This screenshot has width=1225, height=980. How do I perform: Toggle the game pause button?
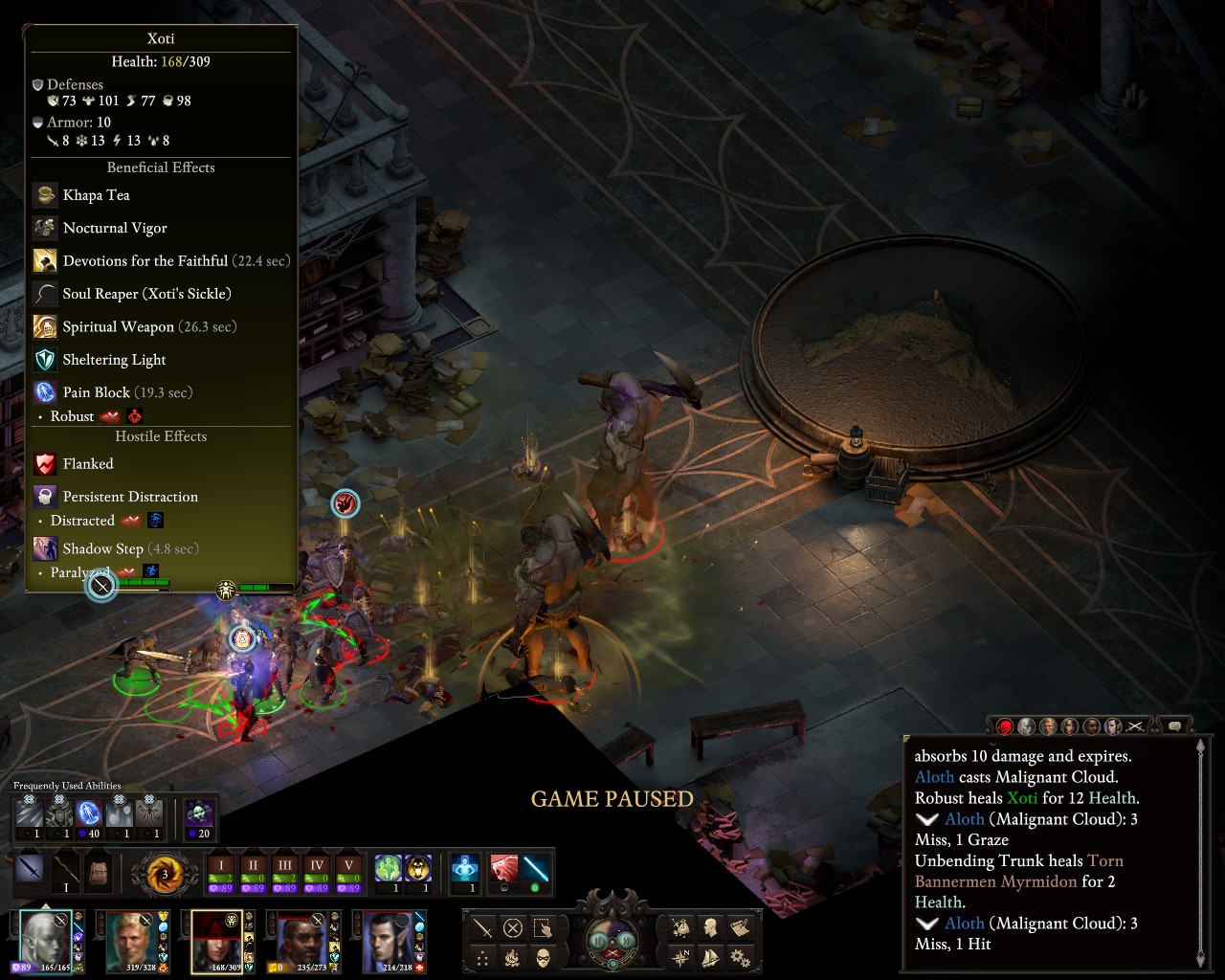pyautogui.click(x=599, y=940)
